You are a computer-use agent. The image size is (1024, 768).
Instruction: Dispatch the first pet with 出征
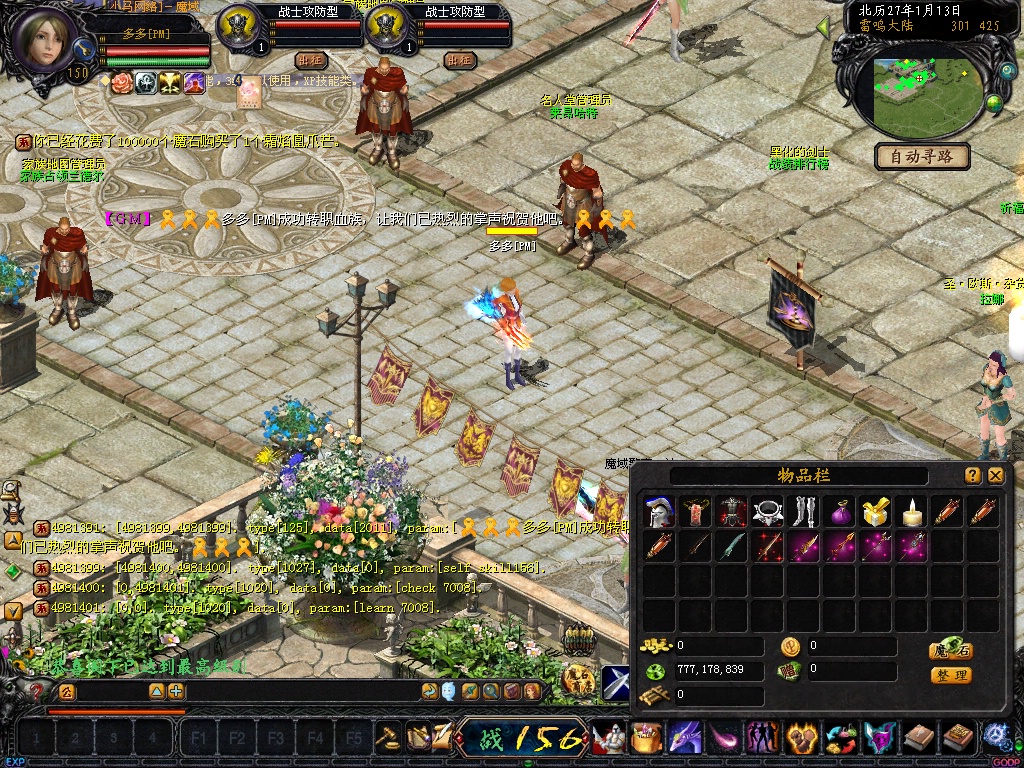click(x=312, y=60)
